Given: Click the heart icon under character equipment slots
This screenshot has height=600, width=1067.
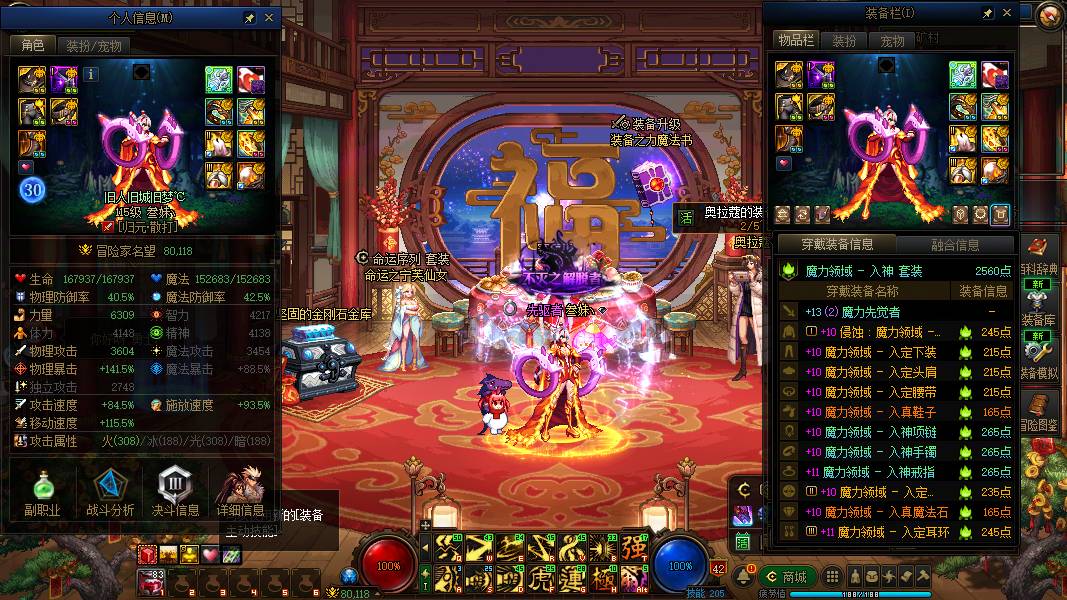Looking at the screenshot, I should [x=27, y=166].
